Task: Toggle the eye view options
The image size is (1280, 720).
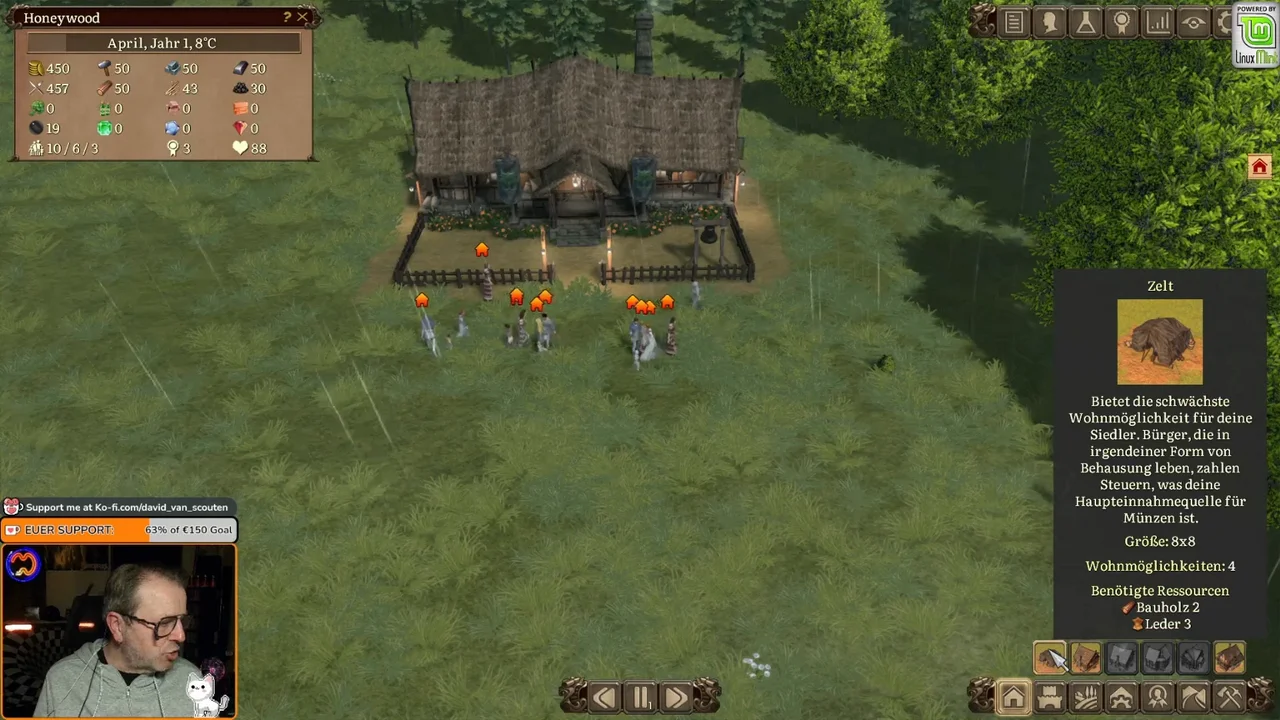Action: pyautogui.click(x=1194, y=23)
